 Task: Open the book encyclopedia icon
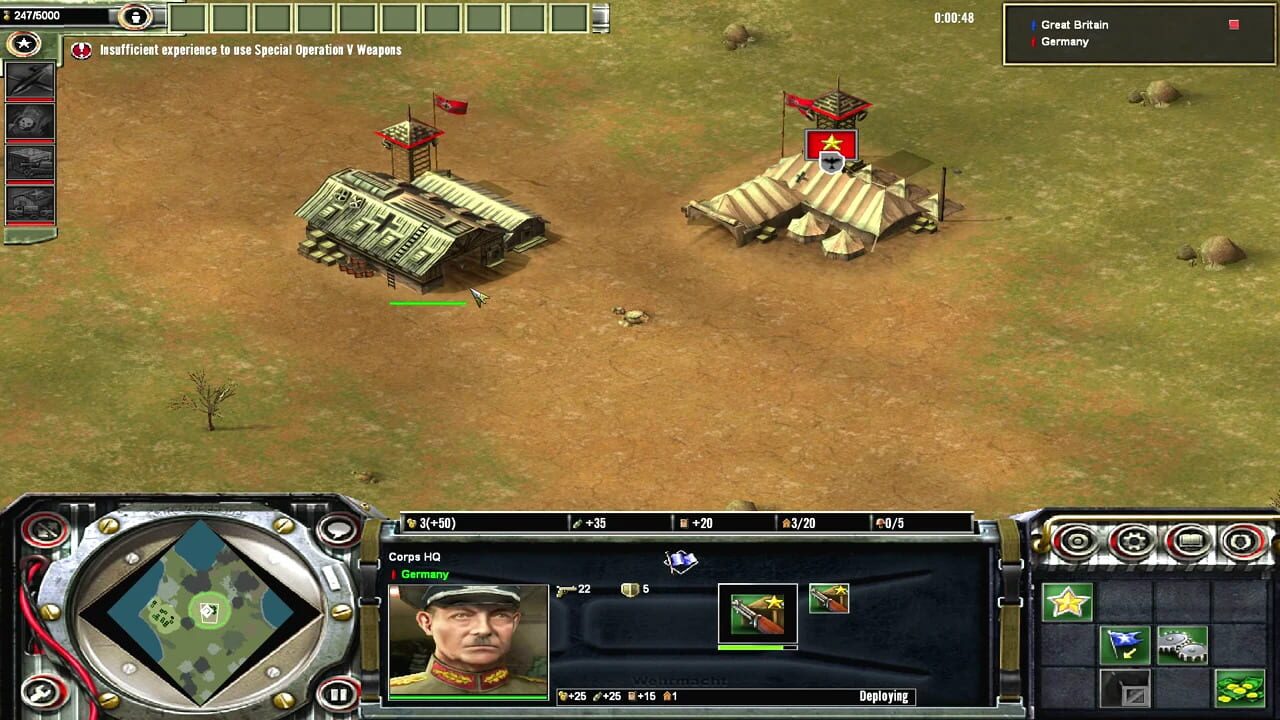pos(1189,539)
